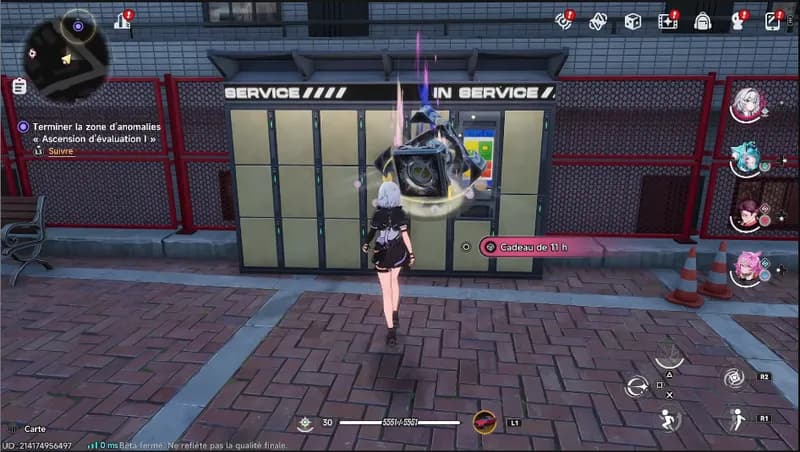Viewport: 800px width, 452px height.
Task: Open the dice icon in top bar
Action: tap(632, 21)
